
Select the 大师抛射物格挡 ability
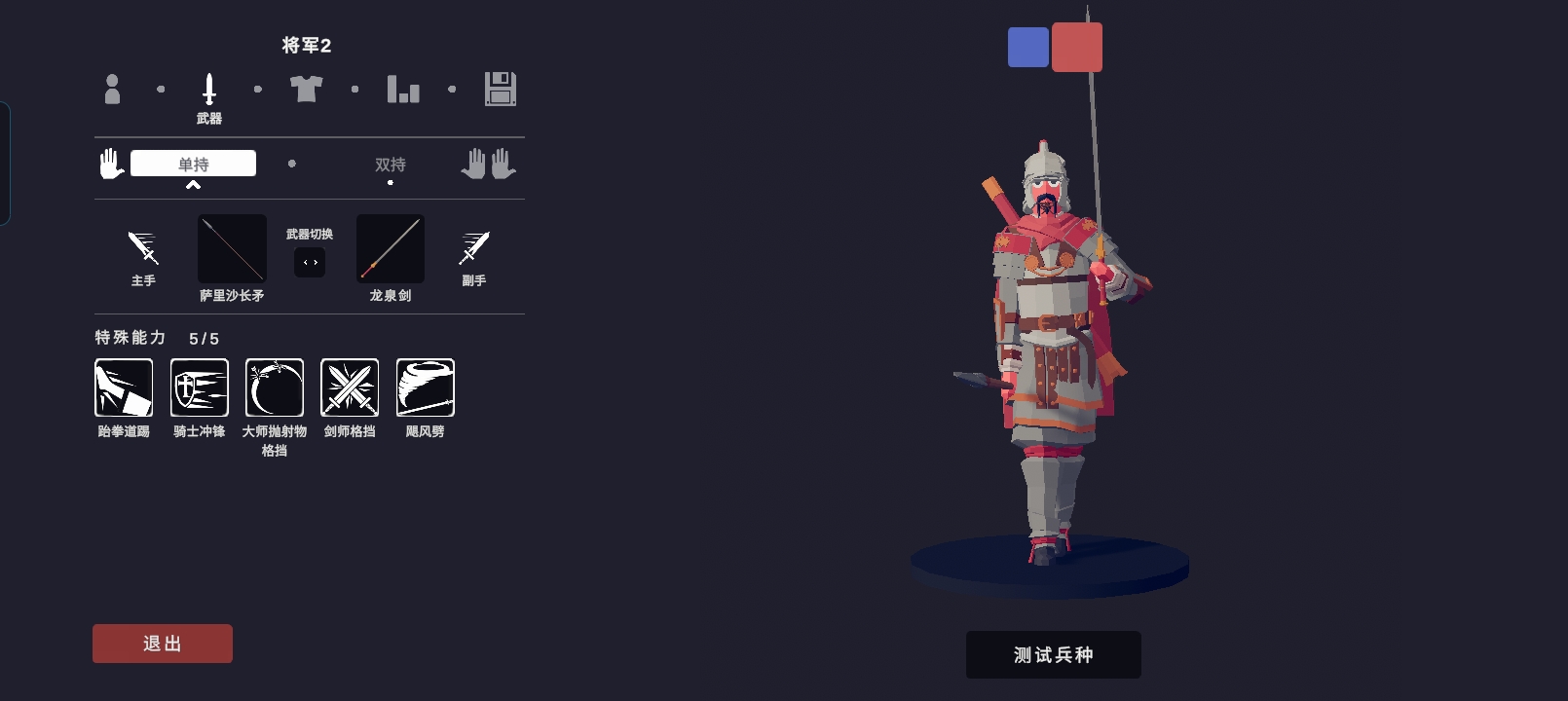pos(275,387)
